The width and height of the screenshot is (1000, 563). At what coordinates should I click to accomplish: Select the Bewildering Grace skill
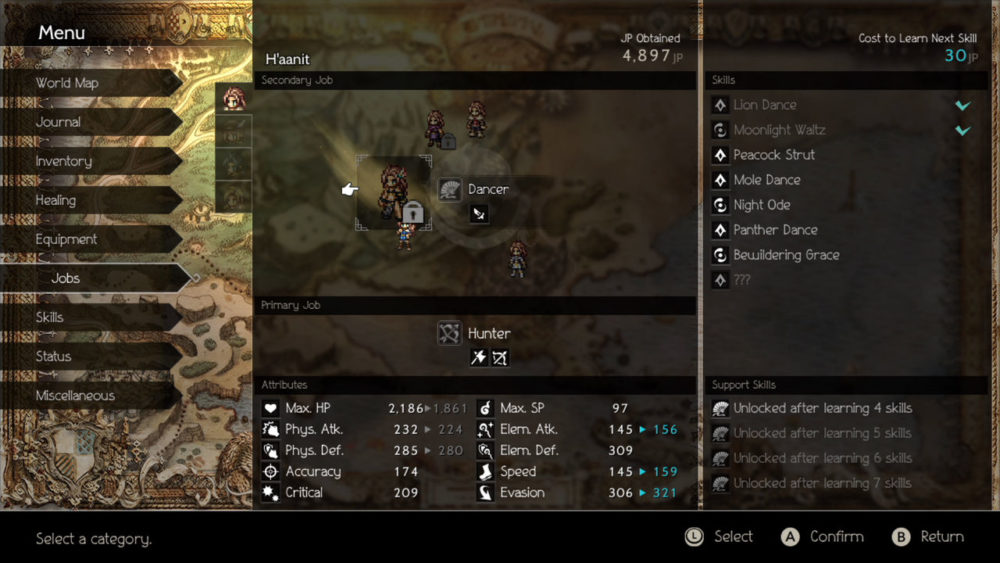[x=786, y=255]
